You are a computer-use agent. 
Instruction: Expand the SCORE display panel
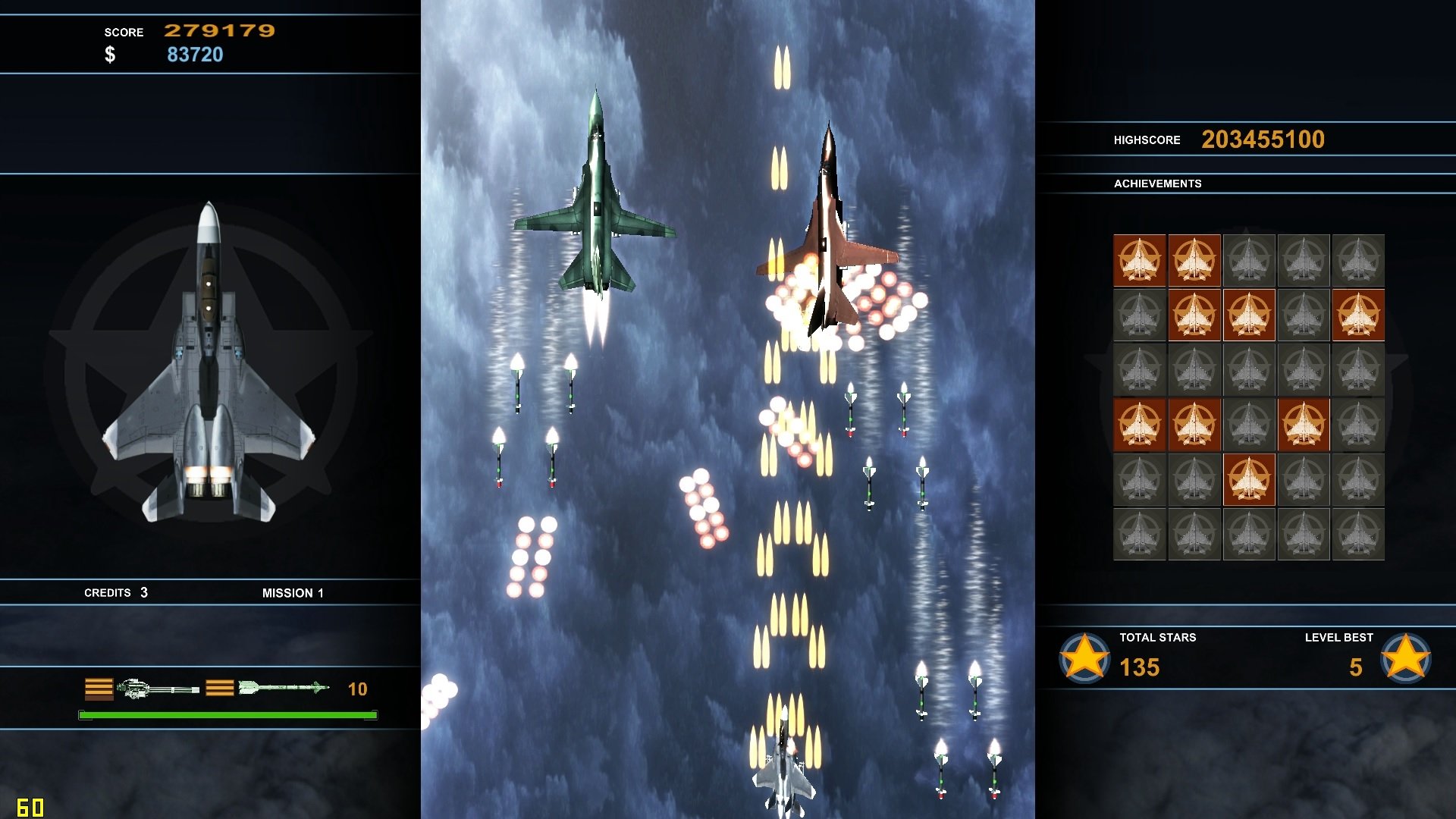[x=124, y=32]
